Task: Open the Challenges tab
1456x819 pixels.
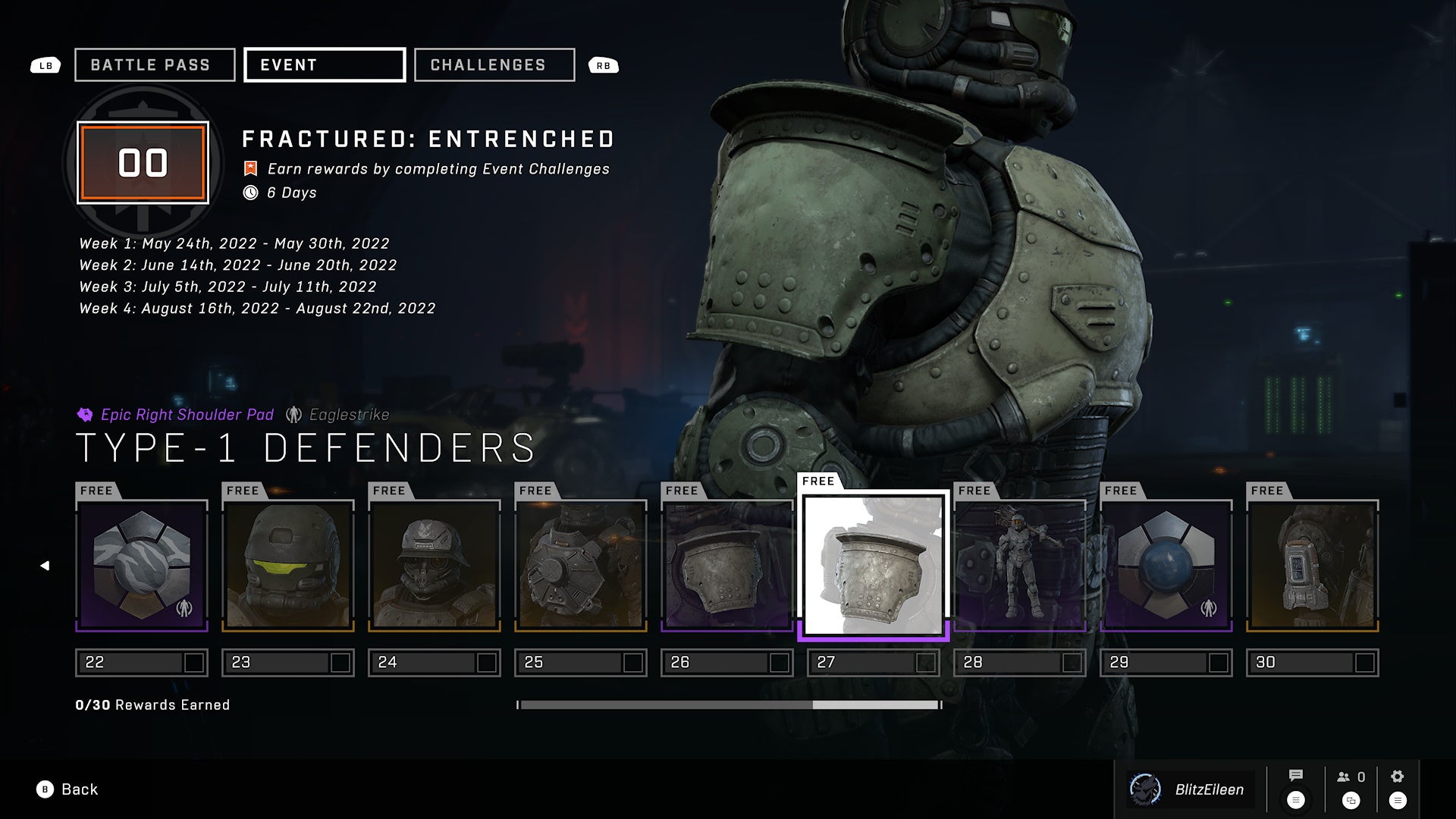Action: [x=494, y=65]
